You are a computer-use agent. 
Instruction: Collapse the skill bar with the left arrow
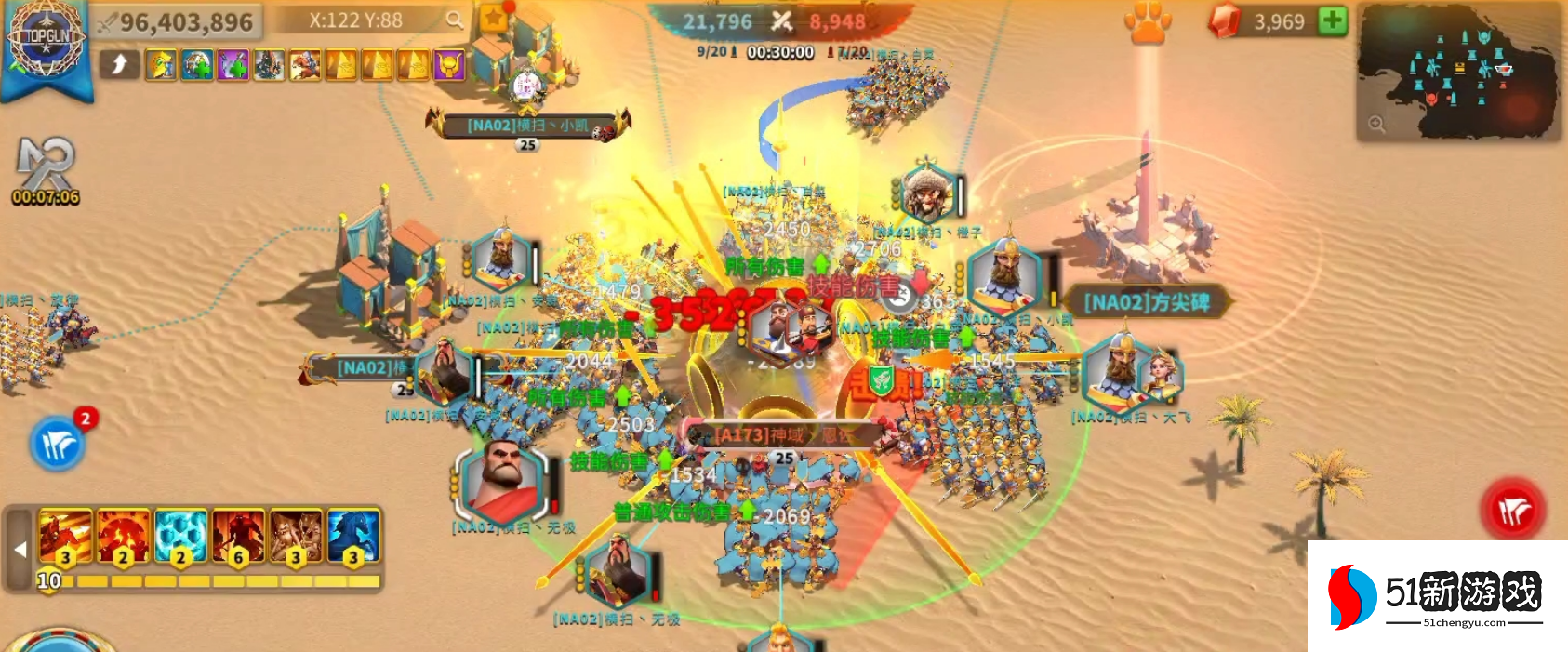pos(20,549)
